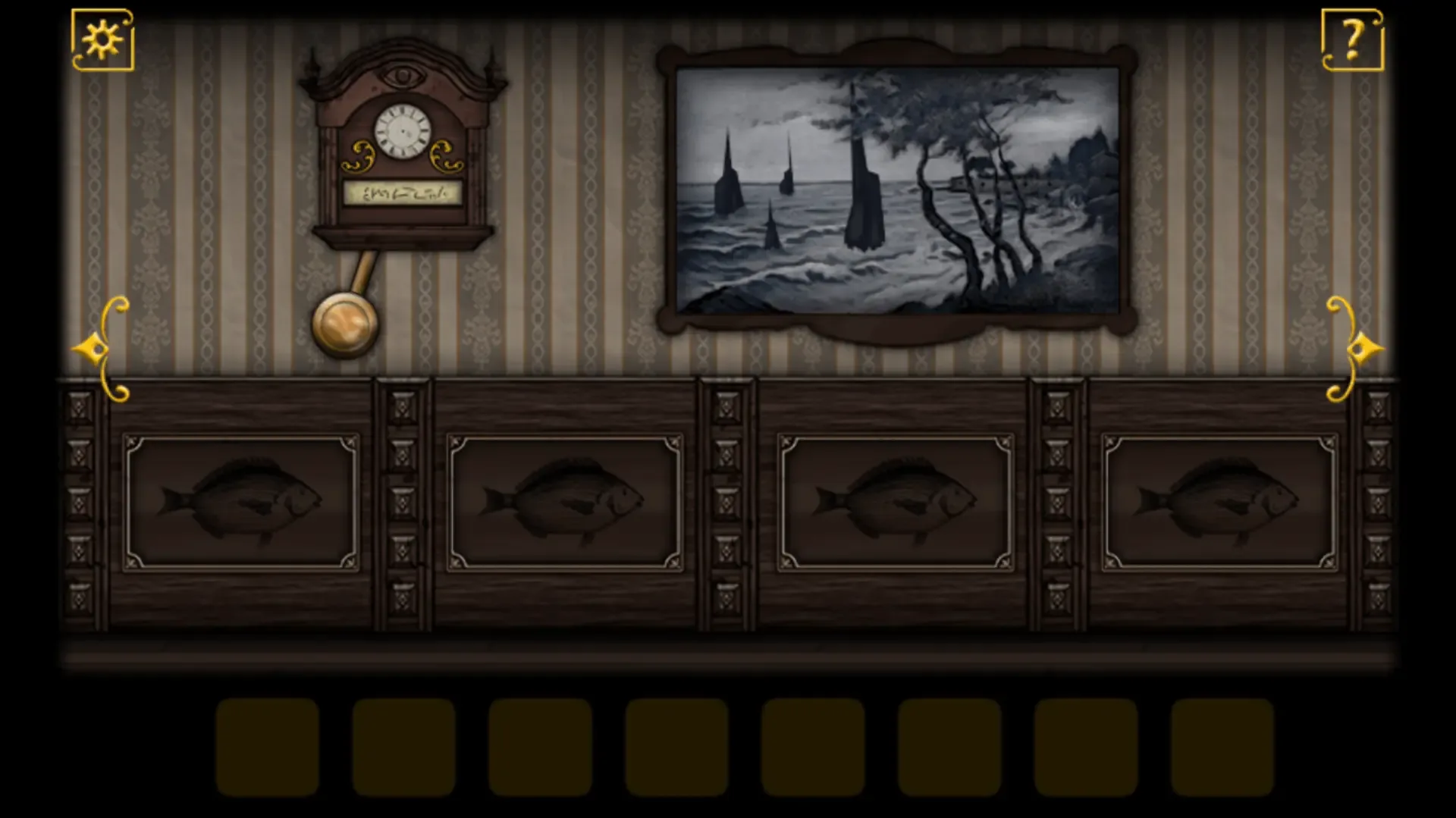Open the help question mark icon
Screen dimensions: 1456x818
coord(1352,39)
